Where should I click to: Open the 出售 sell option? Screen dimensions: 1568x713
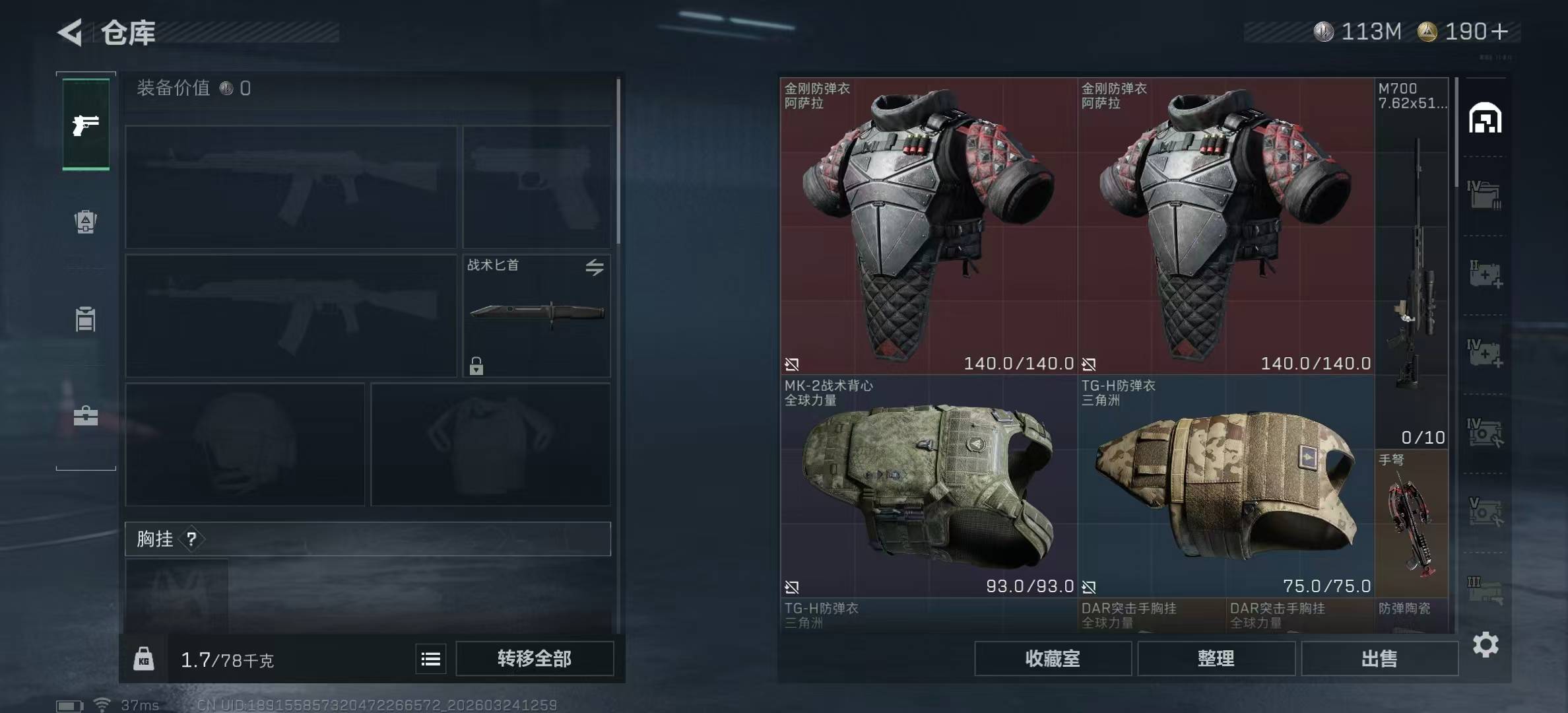tap(1379, 658)
